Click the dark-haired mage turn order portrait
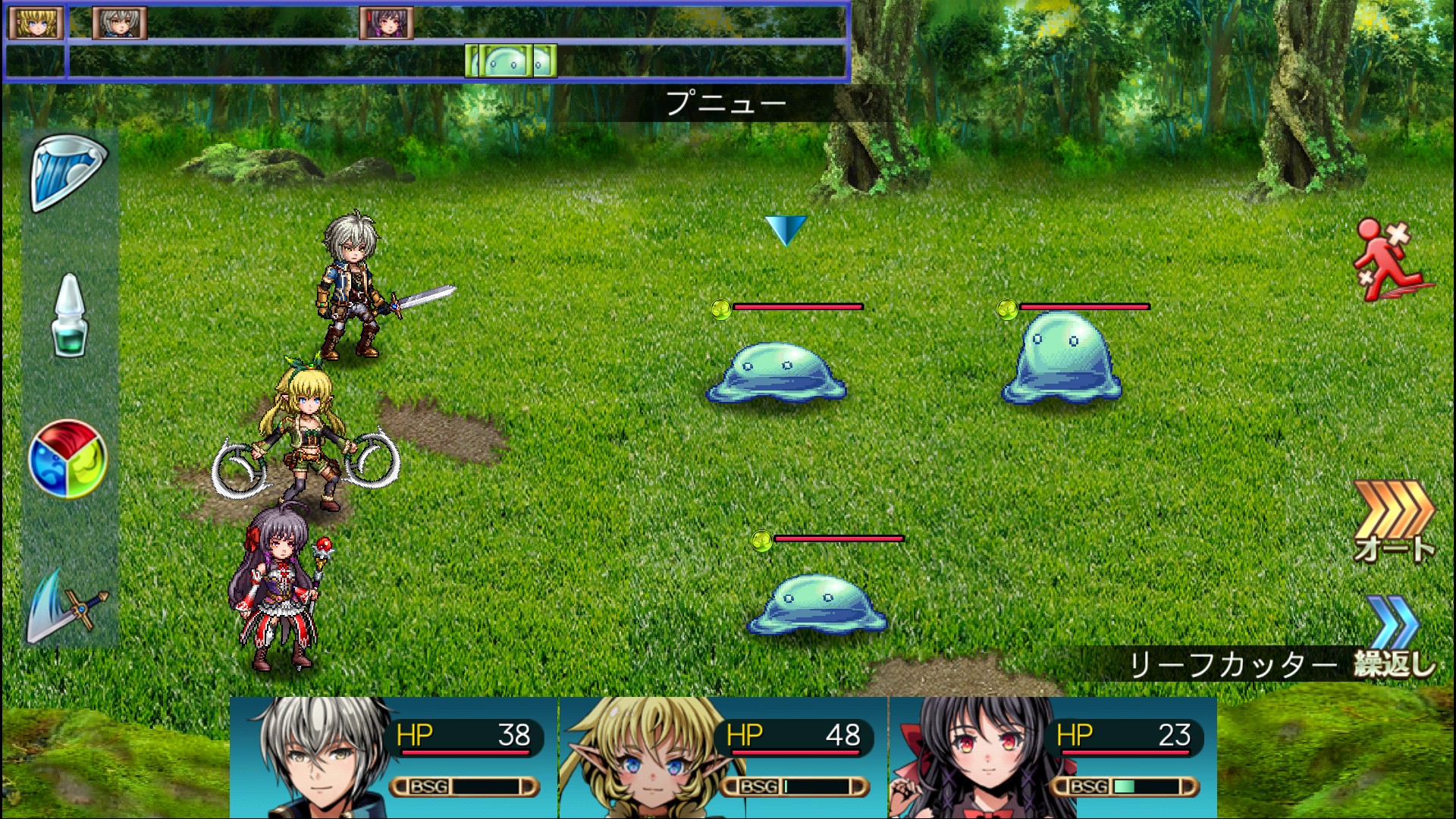Image resolution: width=1456 pixels, height=819 pixels. [387, 23]
